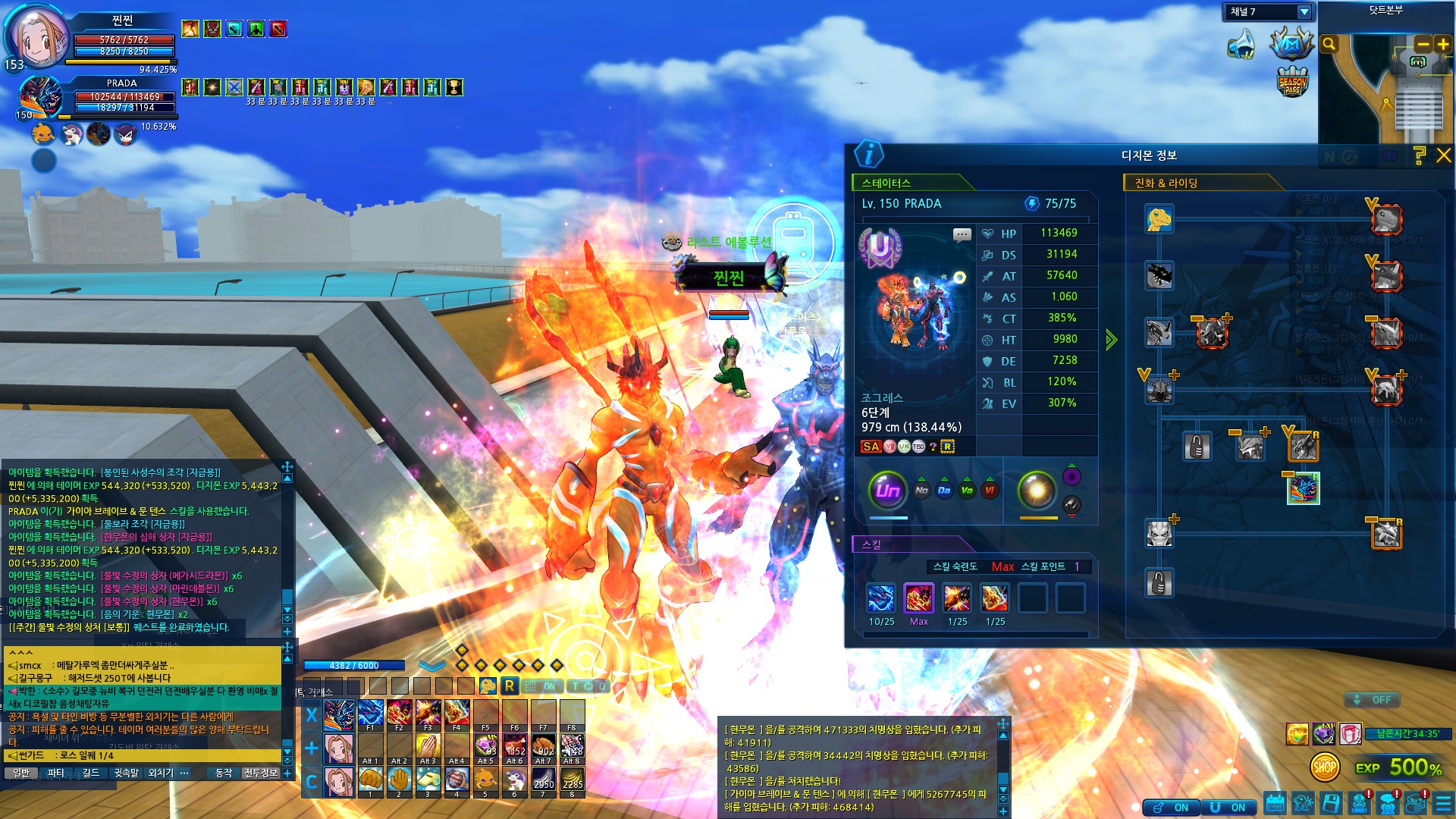Open the channel 7 dropdown
This screenshot has height=819, width=1456.
point(1304,12)
